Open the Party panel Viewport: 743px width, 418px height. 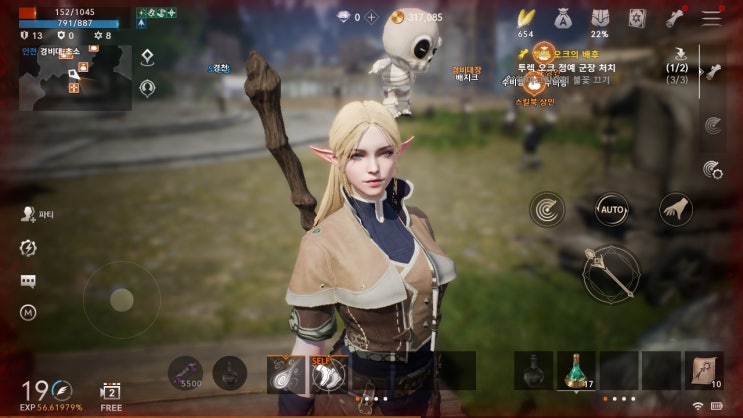tap(38, 214)
